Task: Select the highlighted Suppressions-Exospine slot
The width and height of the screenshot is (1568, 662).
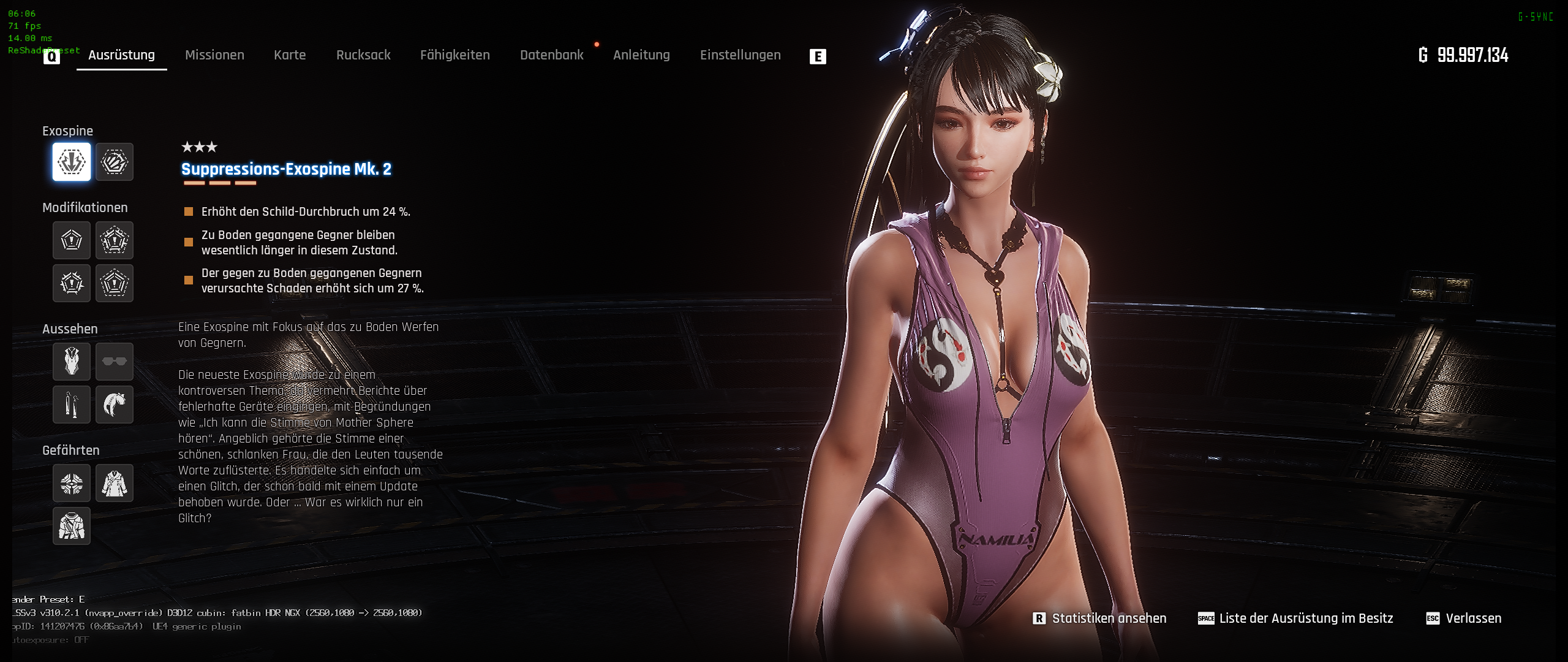Action: [72, 162]
